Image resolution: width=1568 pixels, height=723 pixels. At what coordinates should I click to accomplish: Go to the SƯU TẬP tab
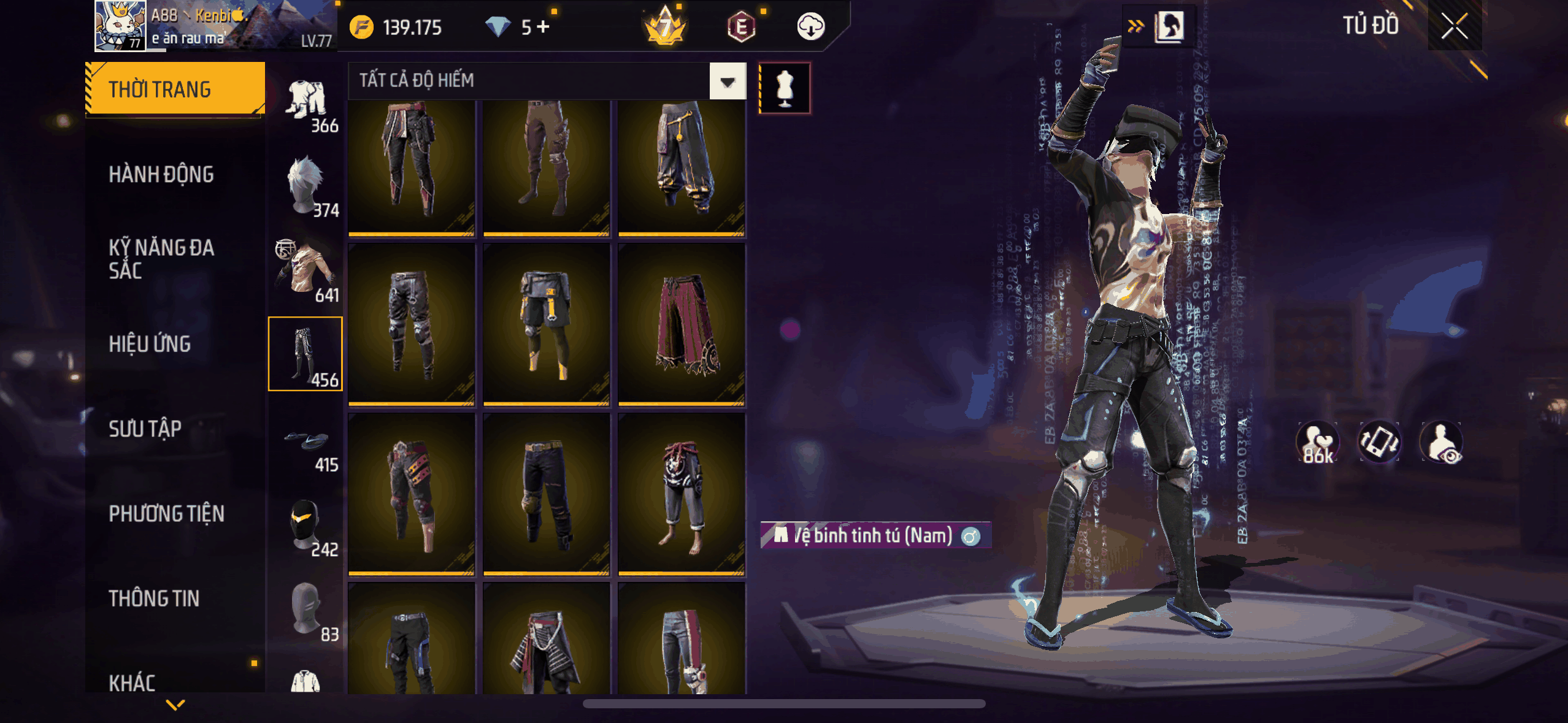(x=145, y=429)
